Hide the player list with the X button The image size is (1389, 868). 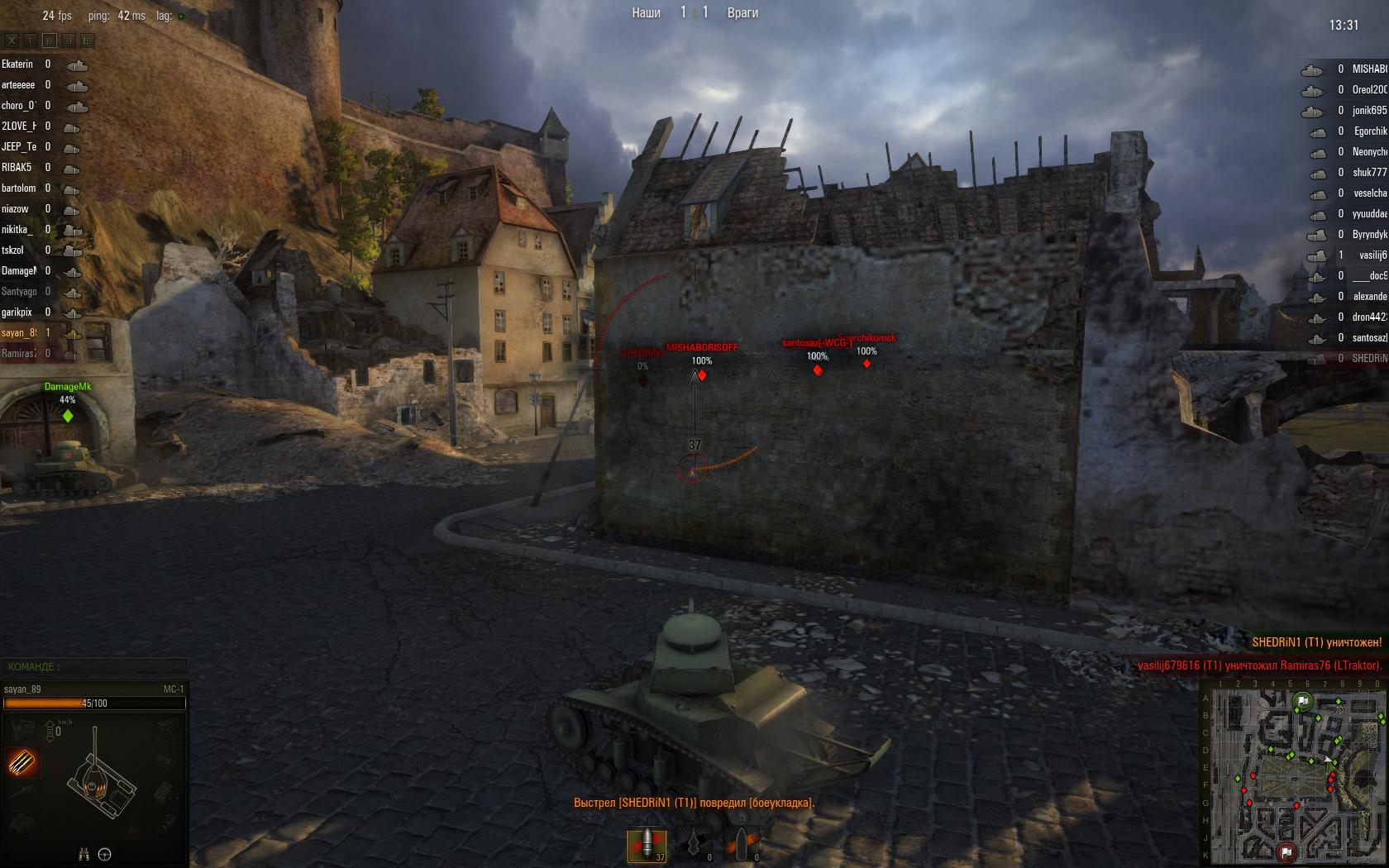point(12,40)
